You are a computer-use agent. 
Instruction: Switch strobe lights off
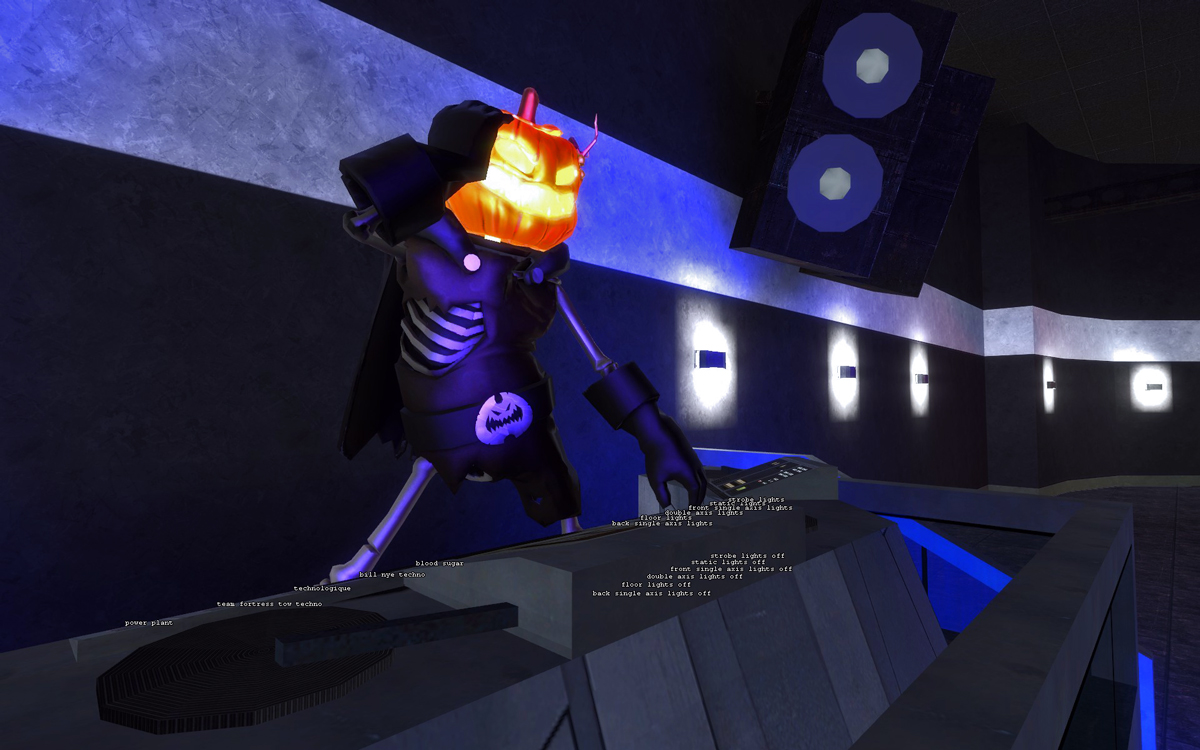pyautogui.click(x=747, y=555)
